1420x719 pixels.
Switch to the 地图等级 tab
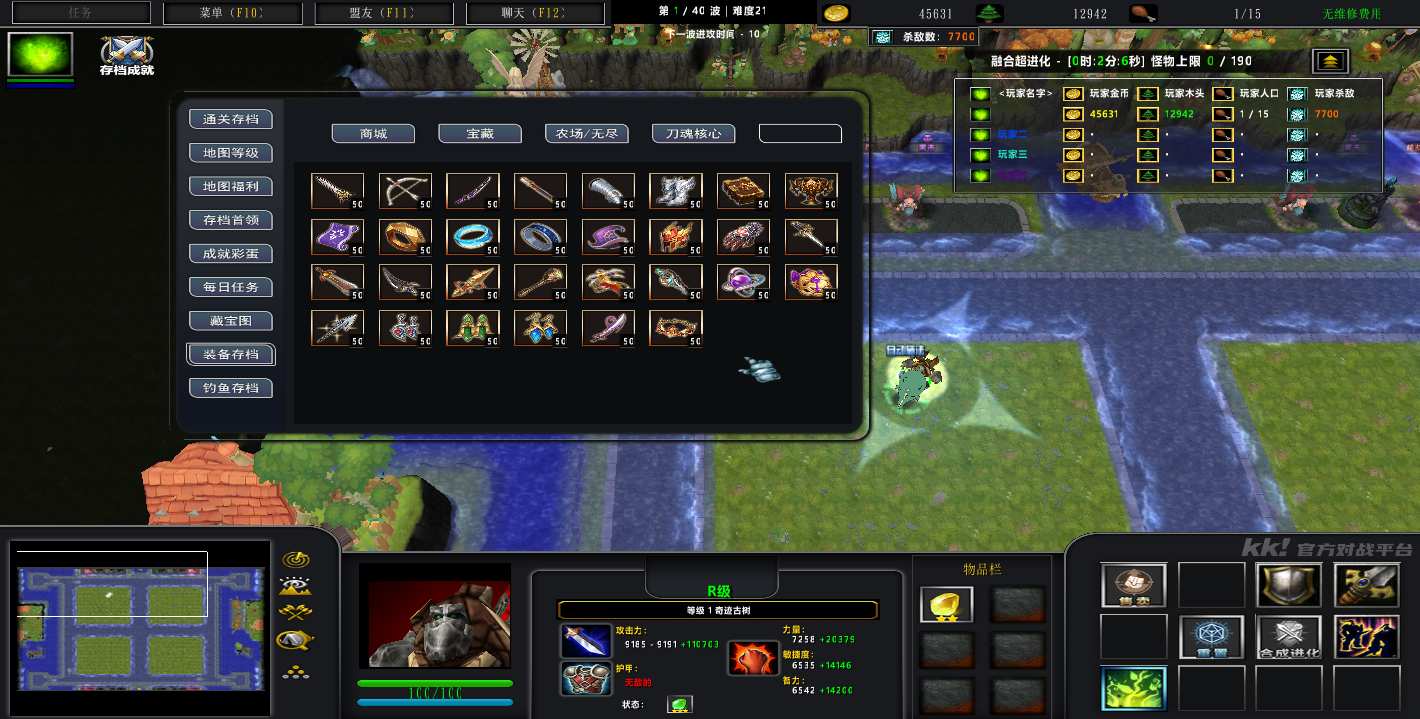pyautogui.click(x=231, y=153)
